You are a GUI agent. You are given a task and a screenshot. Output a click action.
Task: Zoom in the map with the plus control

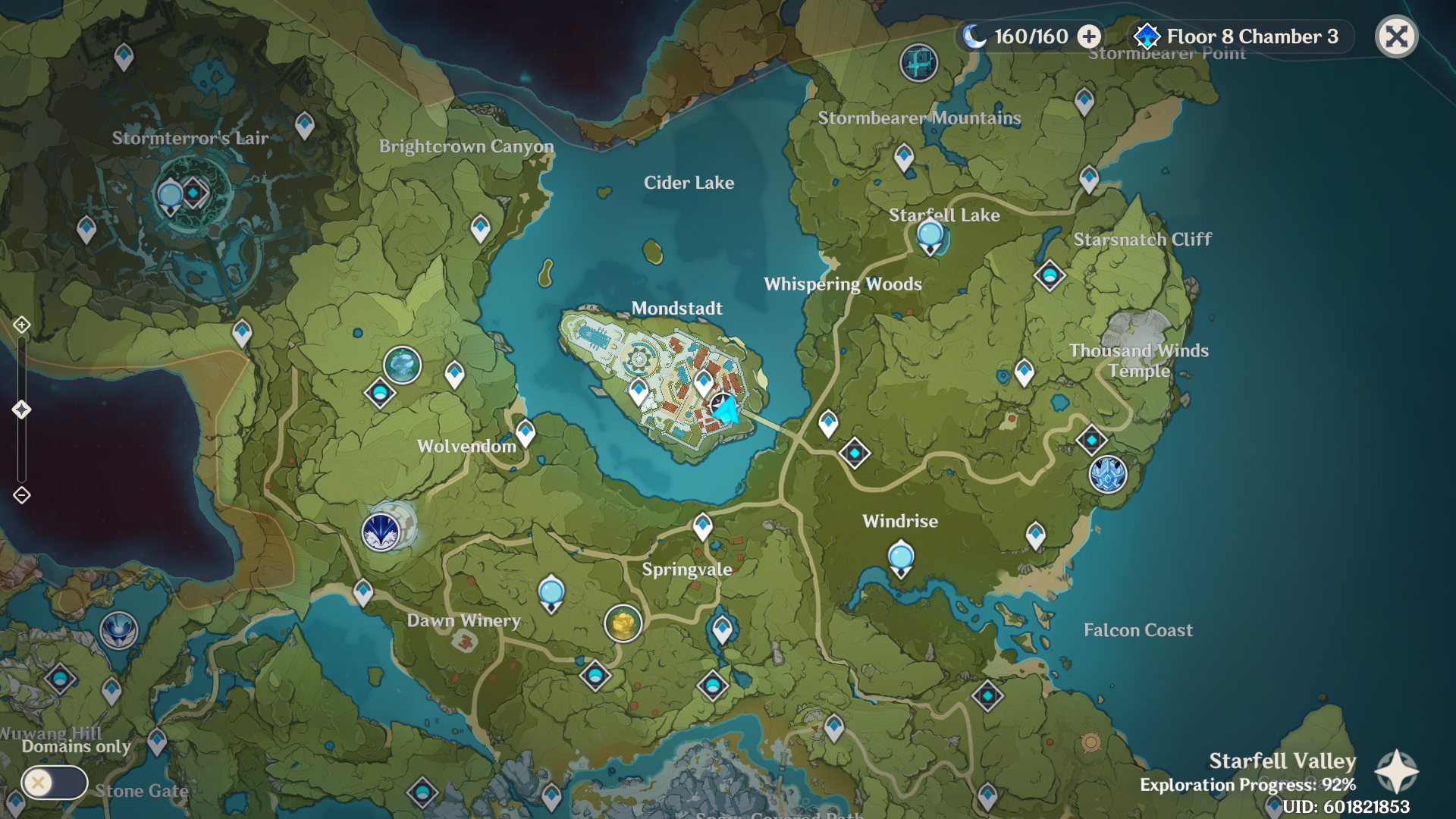21,325
